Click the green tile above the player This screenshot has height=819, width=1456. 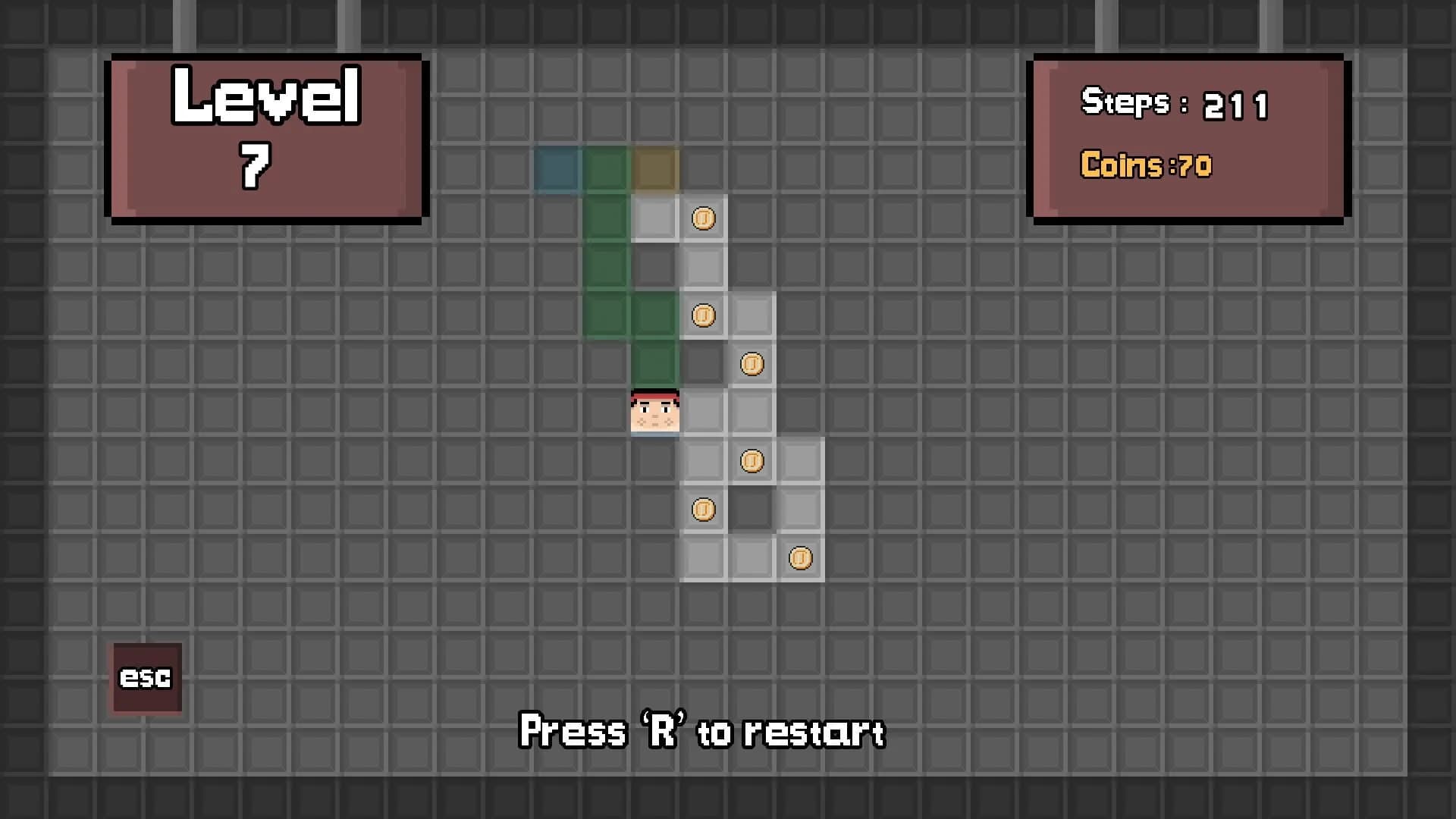pyautogui.click(x=654, y=364)
